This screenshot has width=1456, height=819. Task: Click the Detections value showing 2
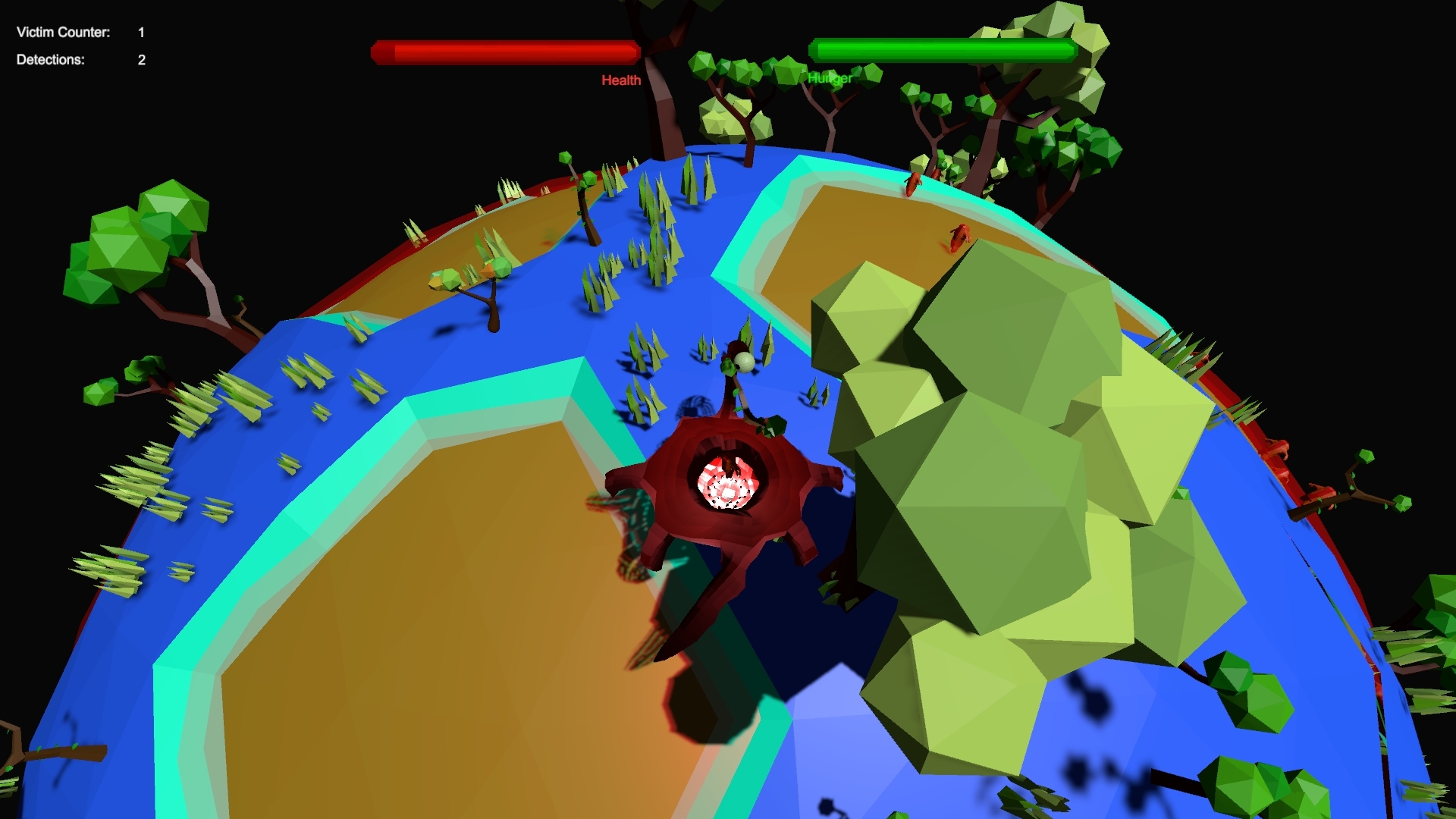(x=140, y=60)
